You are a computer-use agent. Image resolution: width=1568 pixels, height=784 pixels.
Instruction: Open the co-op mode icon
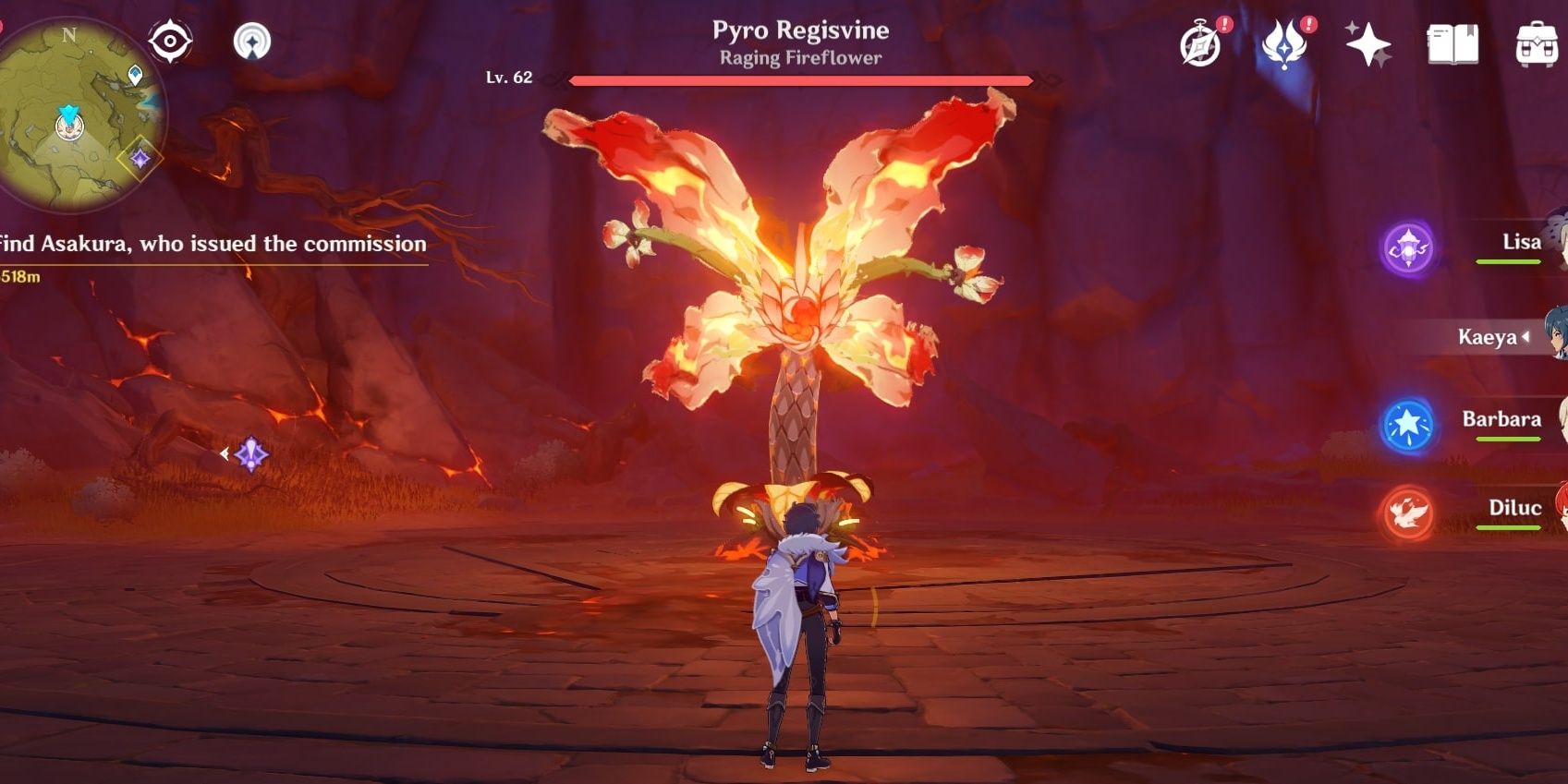pyautogui.click(x=251, y=42)
